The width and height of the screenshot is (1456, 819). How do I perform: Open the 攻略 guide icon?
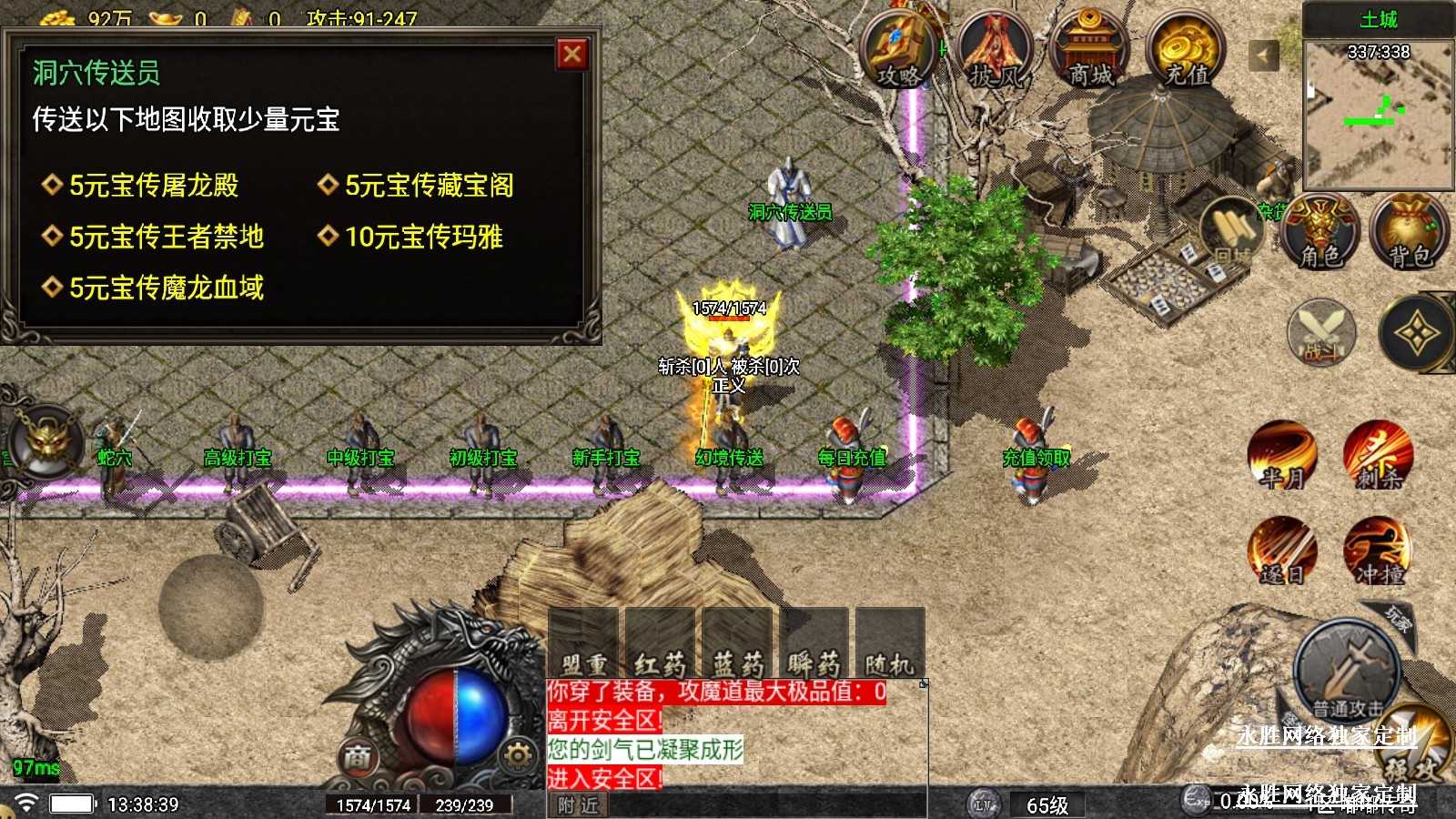coord(899,50)
